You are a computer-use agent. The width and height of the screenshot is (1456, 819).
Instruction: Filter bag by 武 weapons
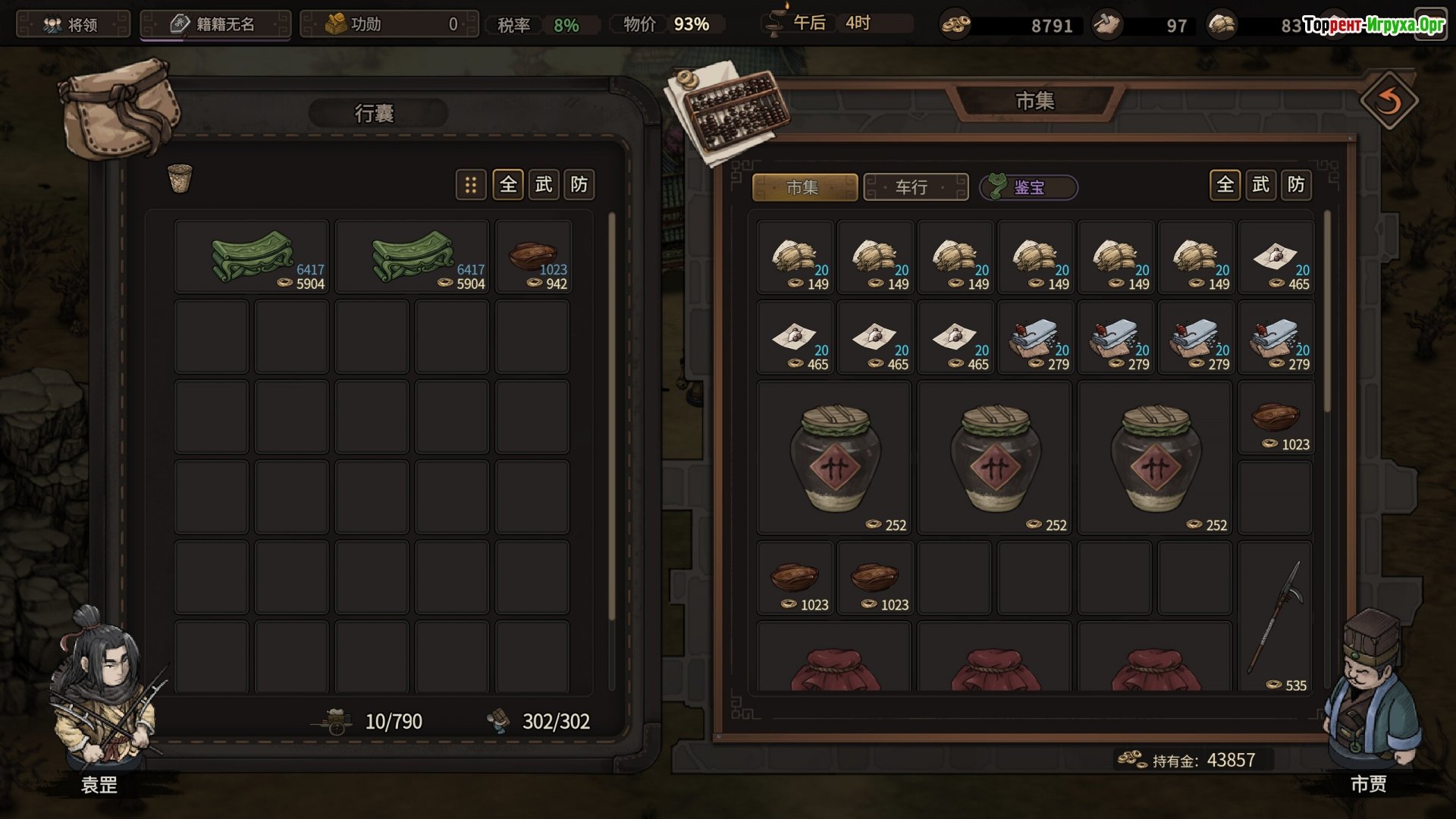click(543, 184)
